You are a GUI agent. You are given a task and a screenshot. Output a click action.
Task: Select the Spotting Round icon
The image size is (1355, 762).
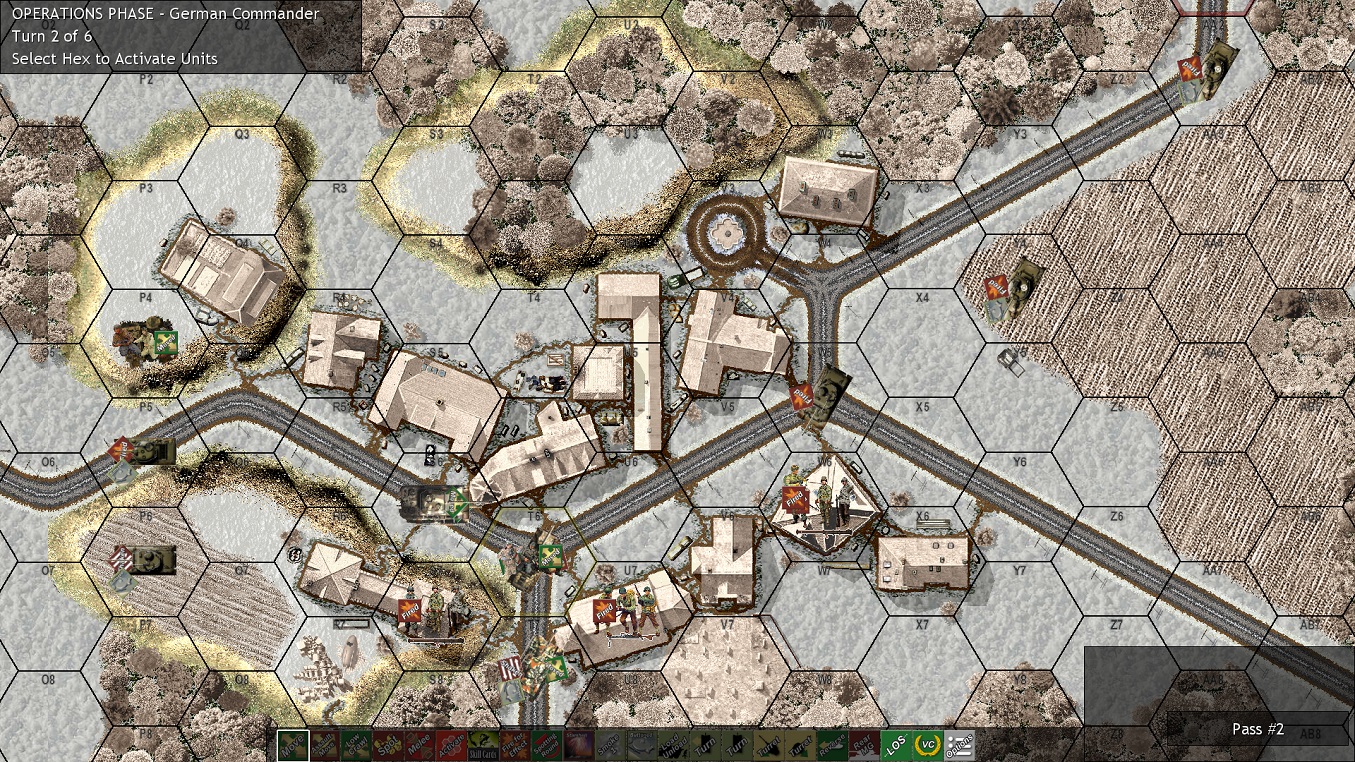[545, 744]
